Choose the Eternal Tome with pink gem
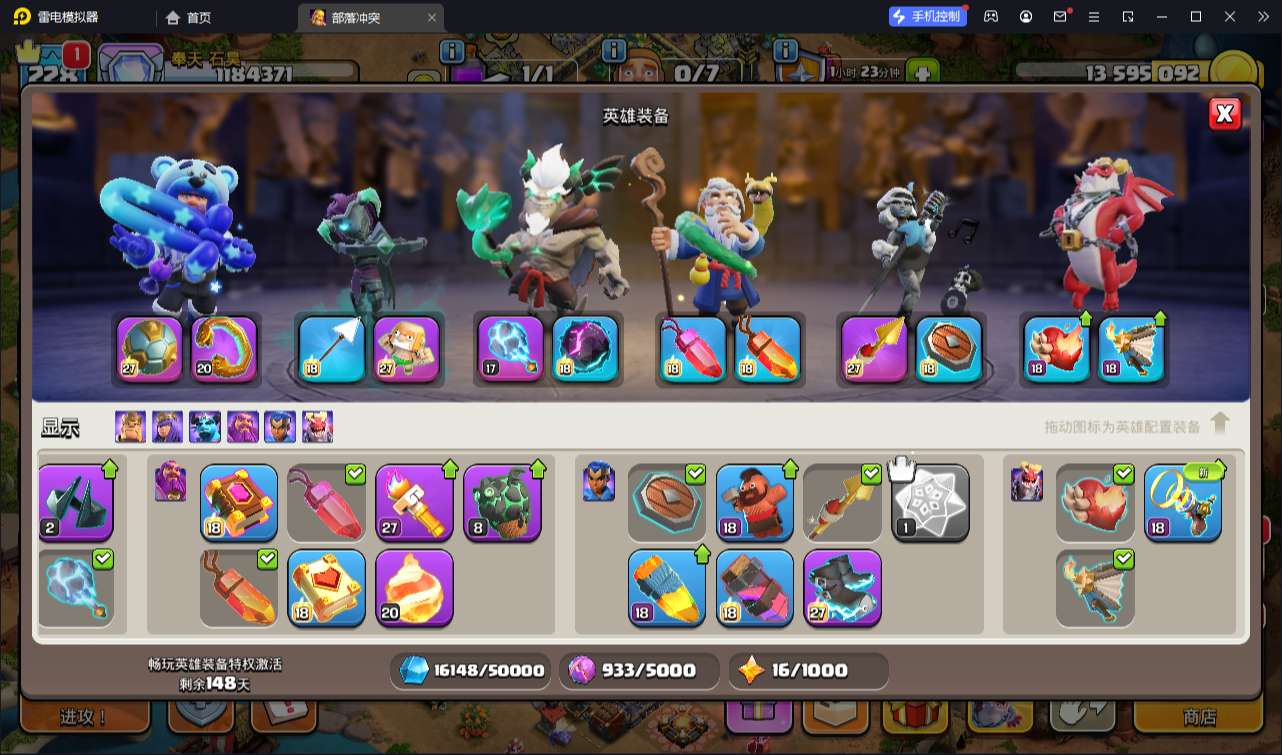This screenshot has height=755, width=1282. [239, 502]
